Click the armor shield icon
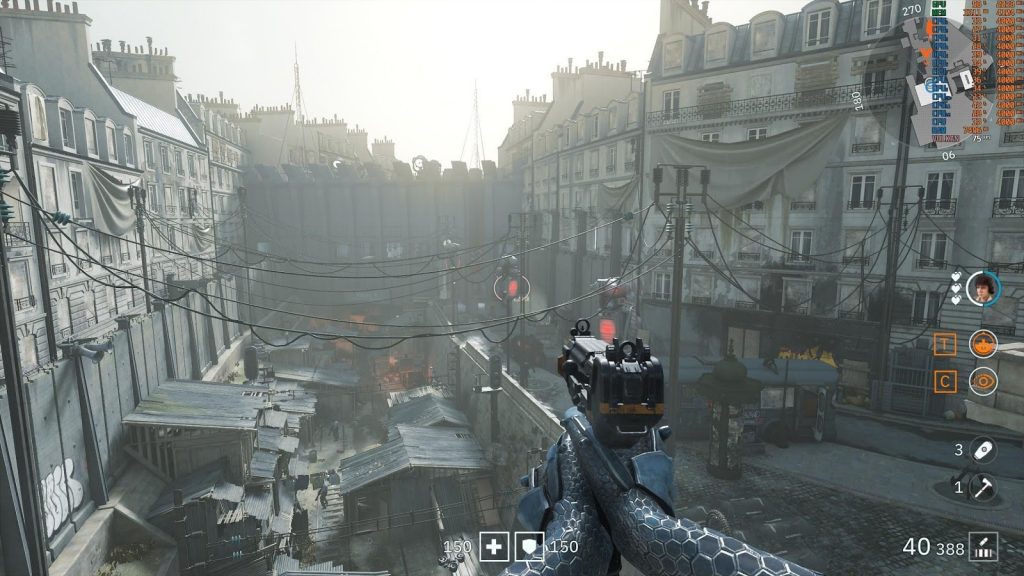This screenshot has height=576, width=1024. (x=530, y=546)
